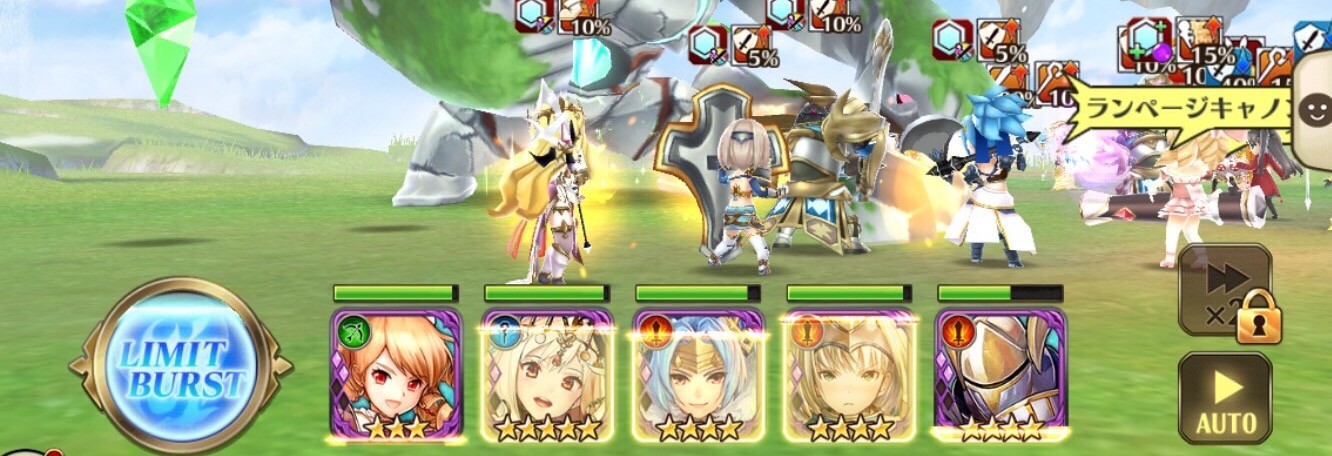This screenshot has height=456, width=1332.
Task: Activate the Limit Burst button
Action: point(180,367)
